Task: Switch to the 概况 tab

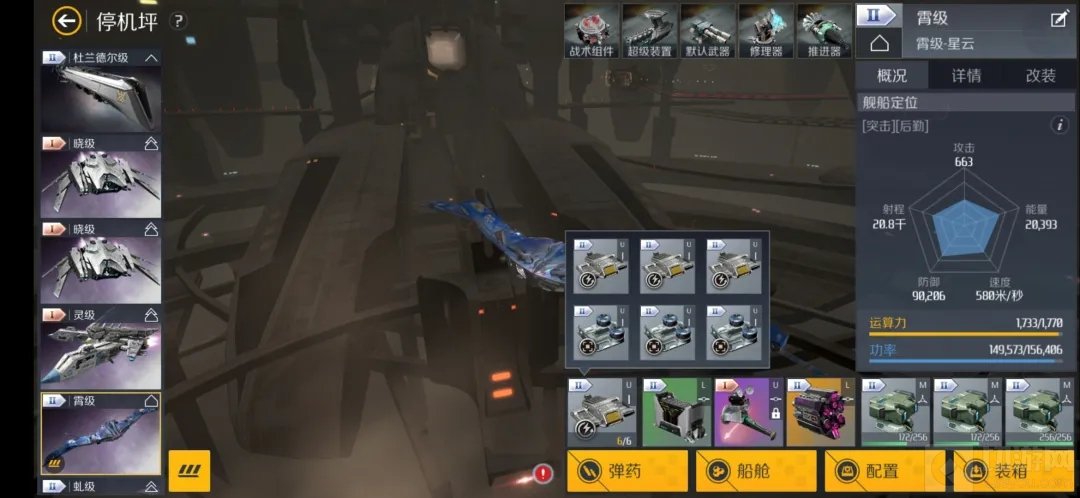Action: pyautogui.click(x=892, y=76)
